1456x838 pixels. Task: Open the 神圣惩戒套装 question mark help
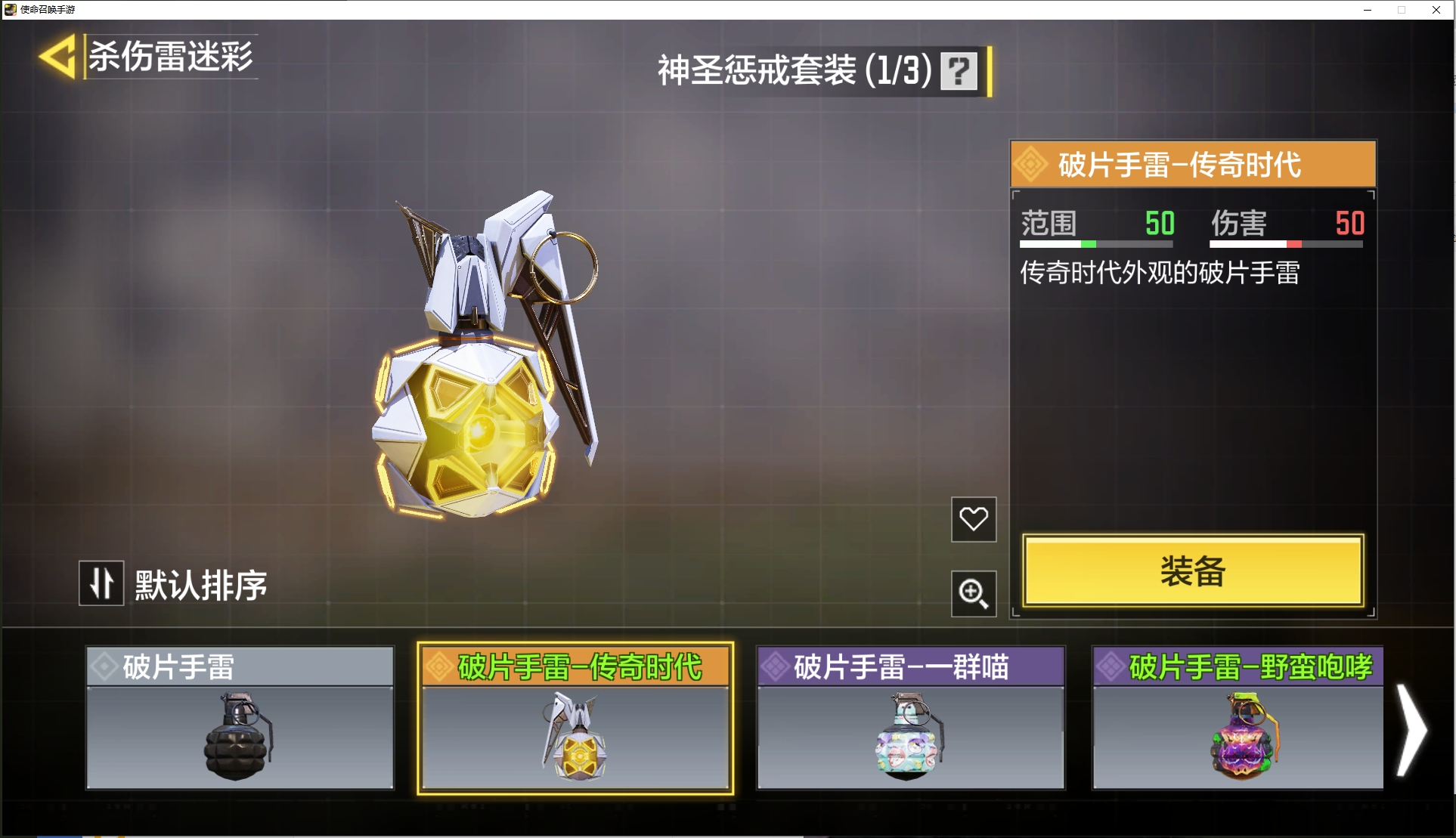959,71
